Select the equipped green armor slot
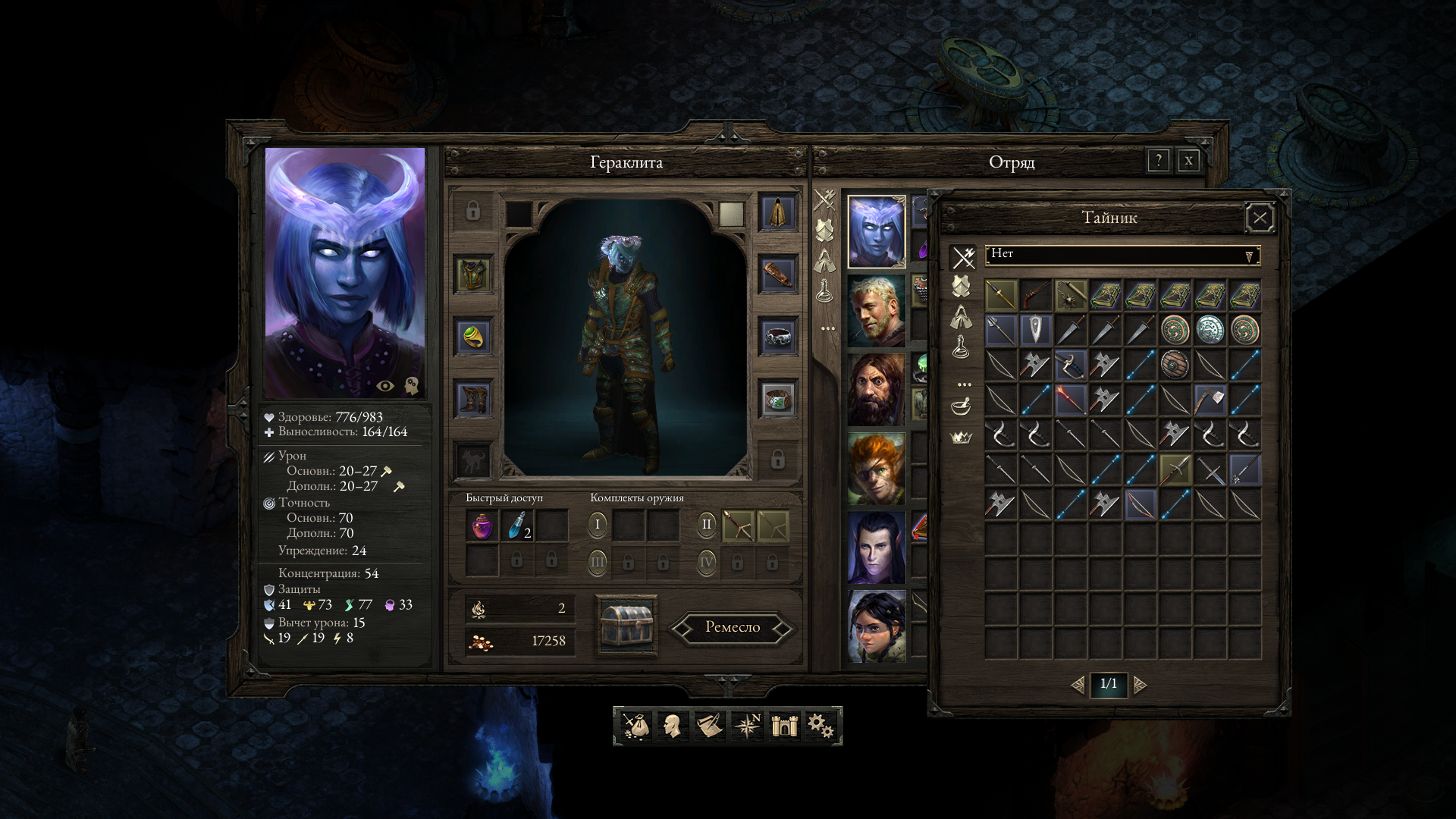Screen dimensions: 1456x819 pos(473,274)
